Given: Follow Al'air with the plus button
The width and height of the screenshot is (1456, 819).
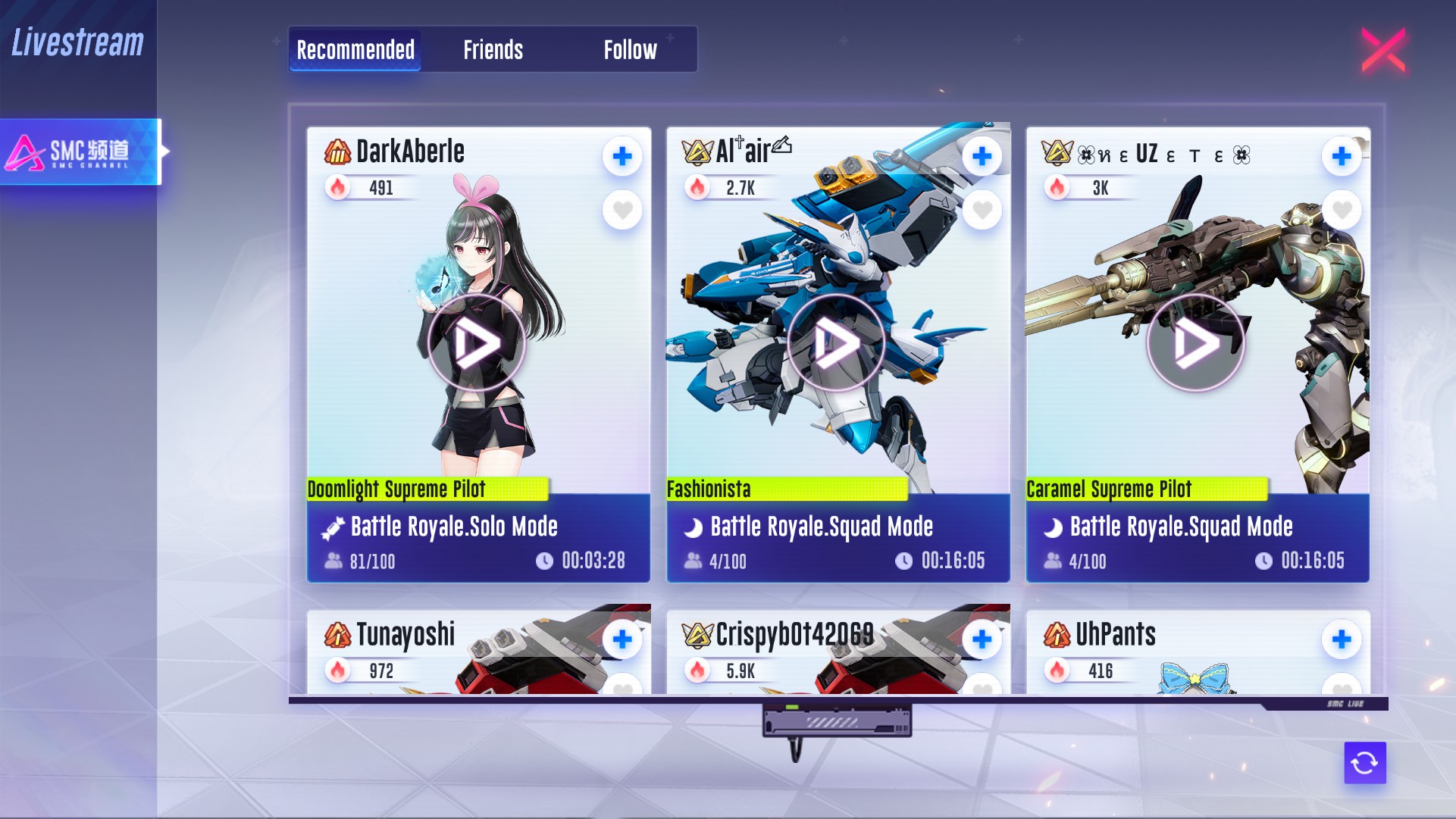Looking at the screenshot, I should click(982, 156).
